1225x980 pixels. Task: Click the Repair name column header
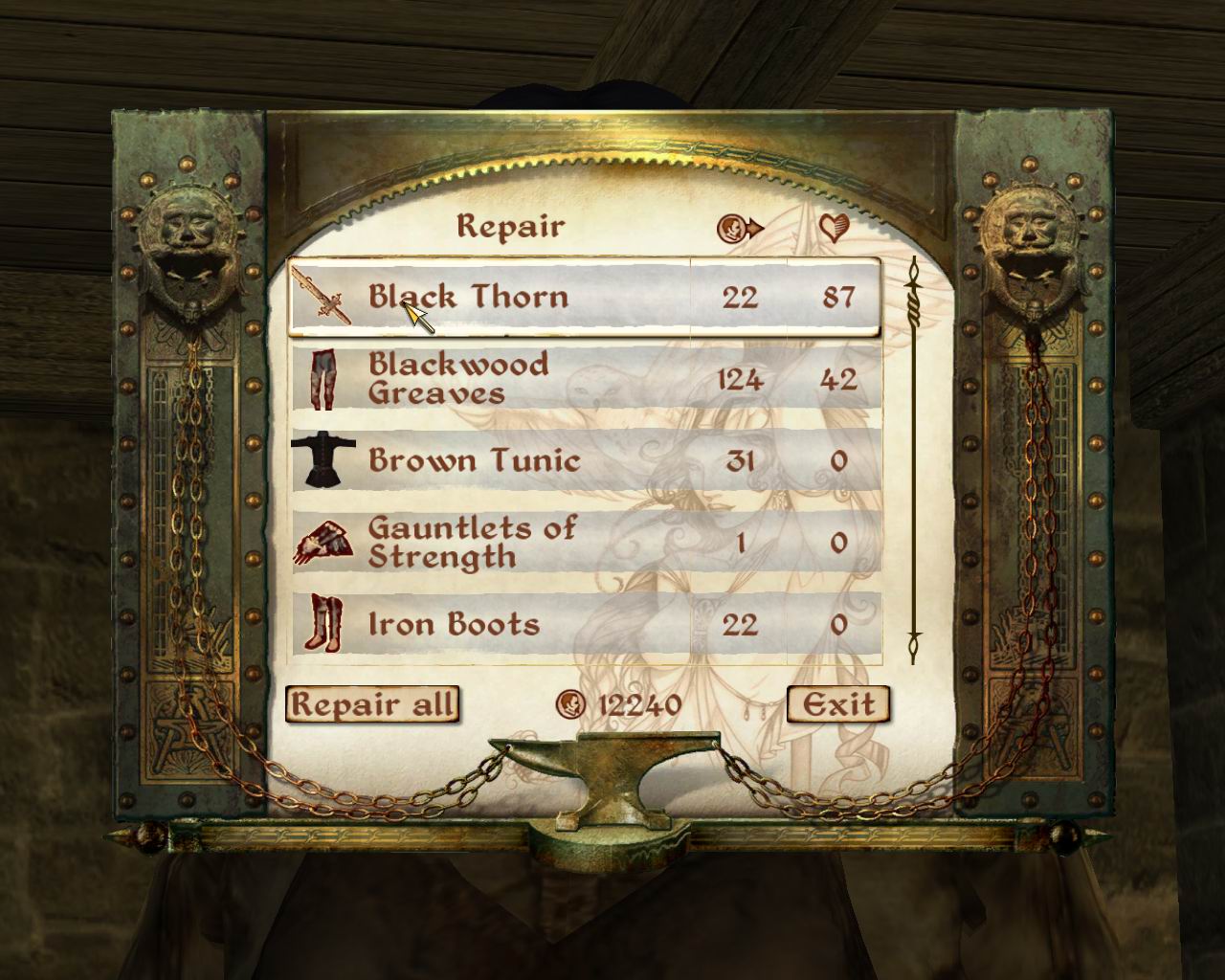510,227
